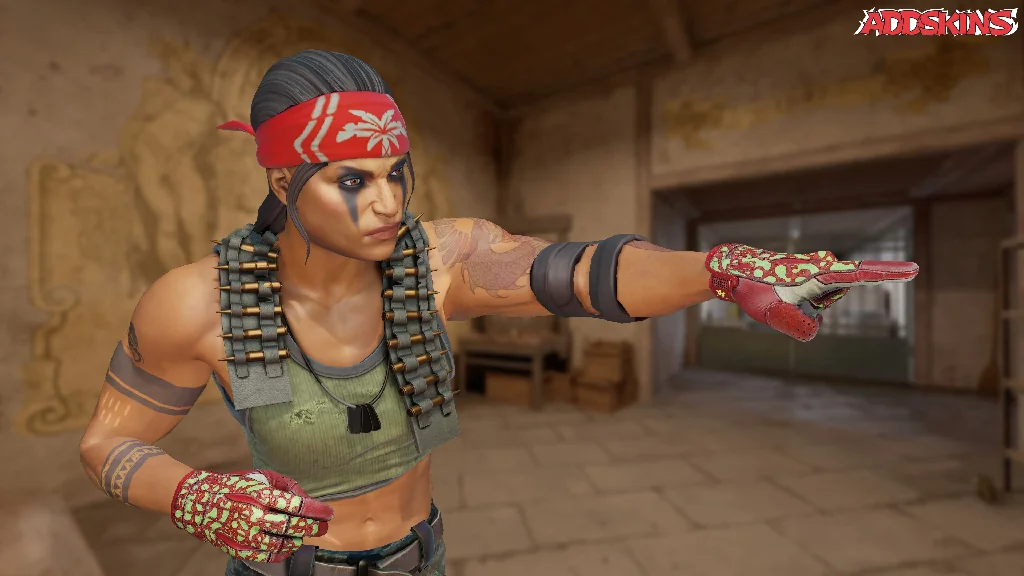Click the ADDSKINS logo watermark

[x=937, y=22]
